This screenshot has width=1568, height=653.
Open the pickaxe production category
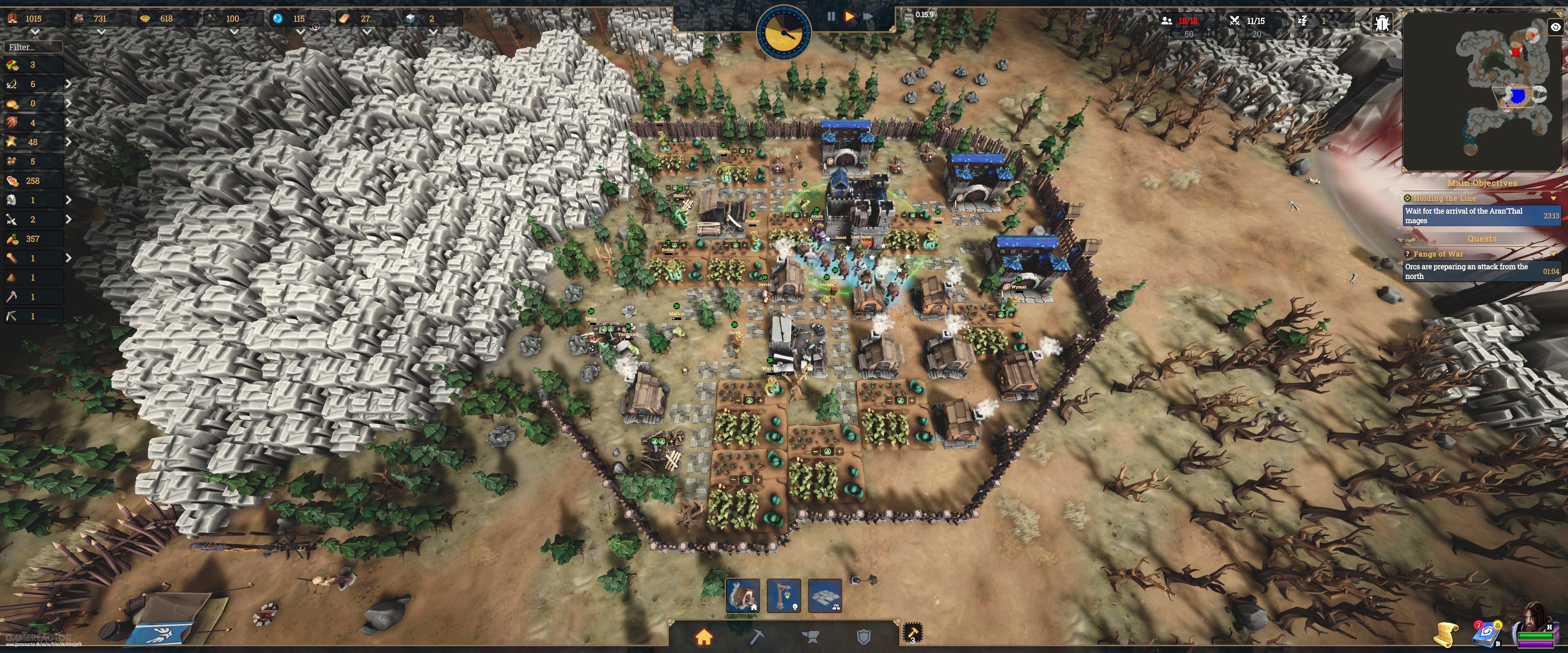[758, 637]
